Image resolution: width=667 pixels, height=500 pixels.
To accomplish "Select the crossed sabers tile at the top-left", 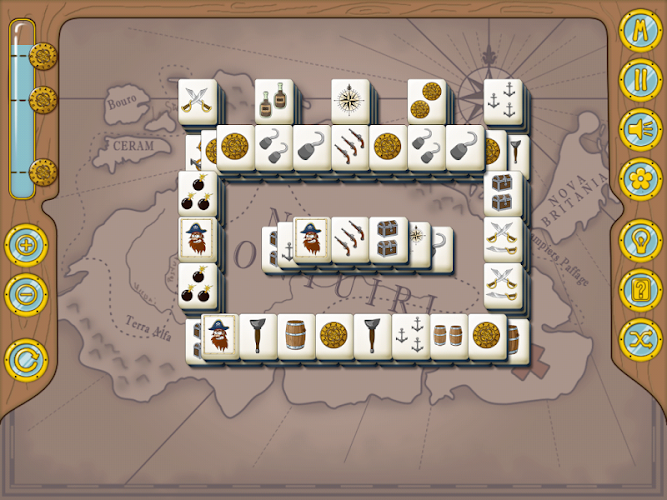I will [197, 102].
